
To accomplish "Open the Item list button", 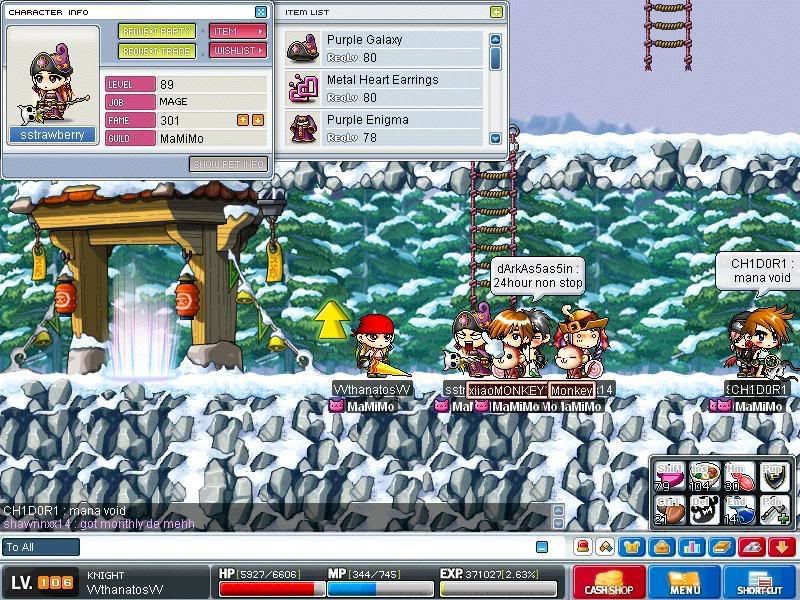I will (x=237, y=31).
